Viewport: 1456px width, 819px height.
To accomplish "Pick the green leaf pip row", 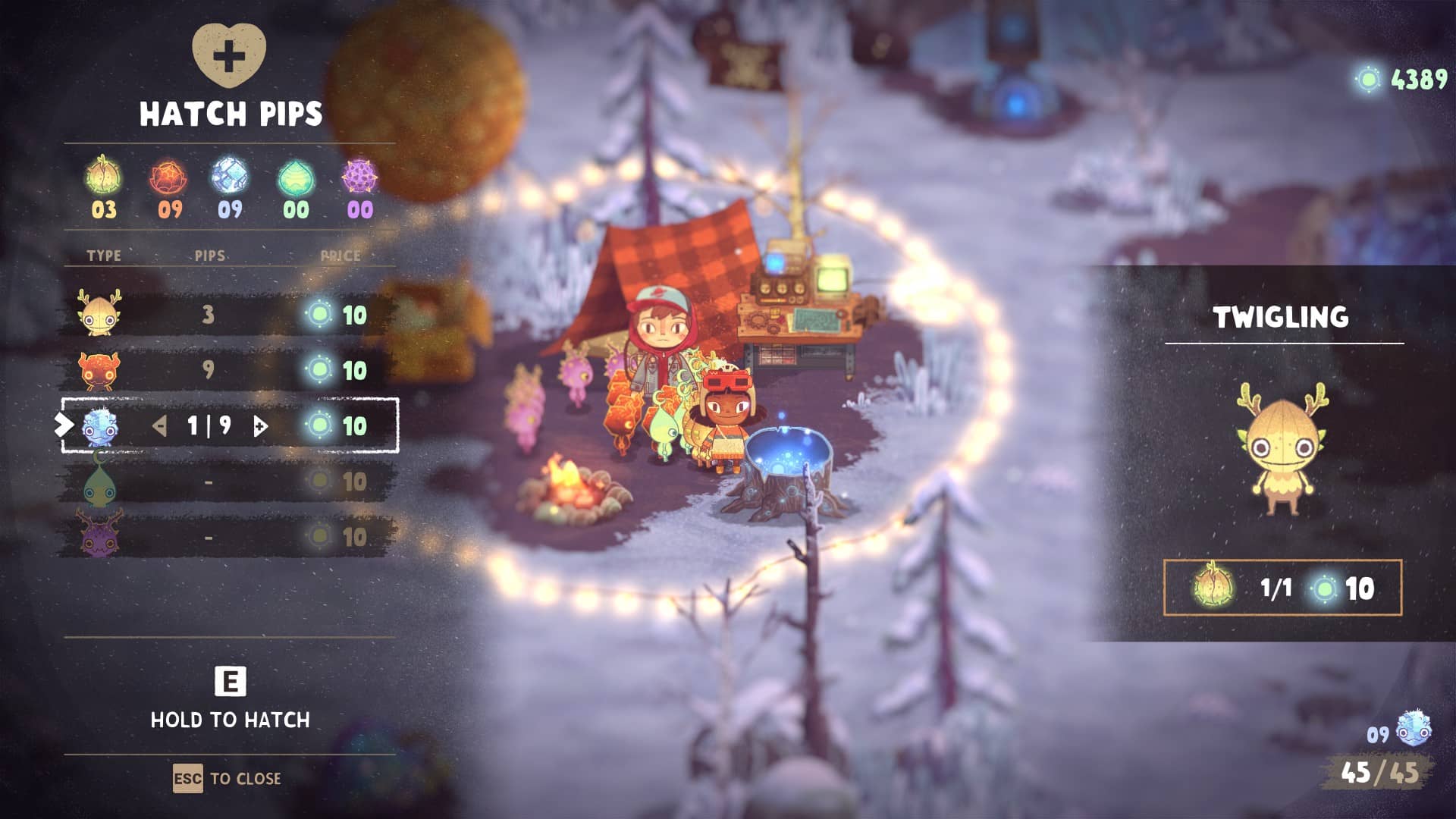I will point(227,482).
